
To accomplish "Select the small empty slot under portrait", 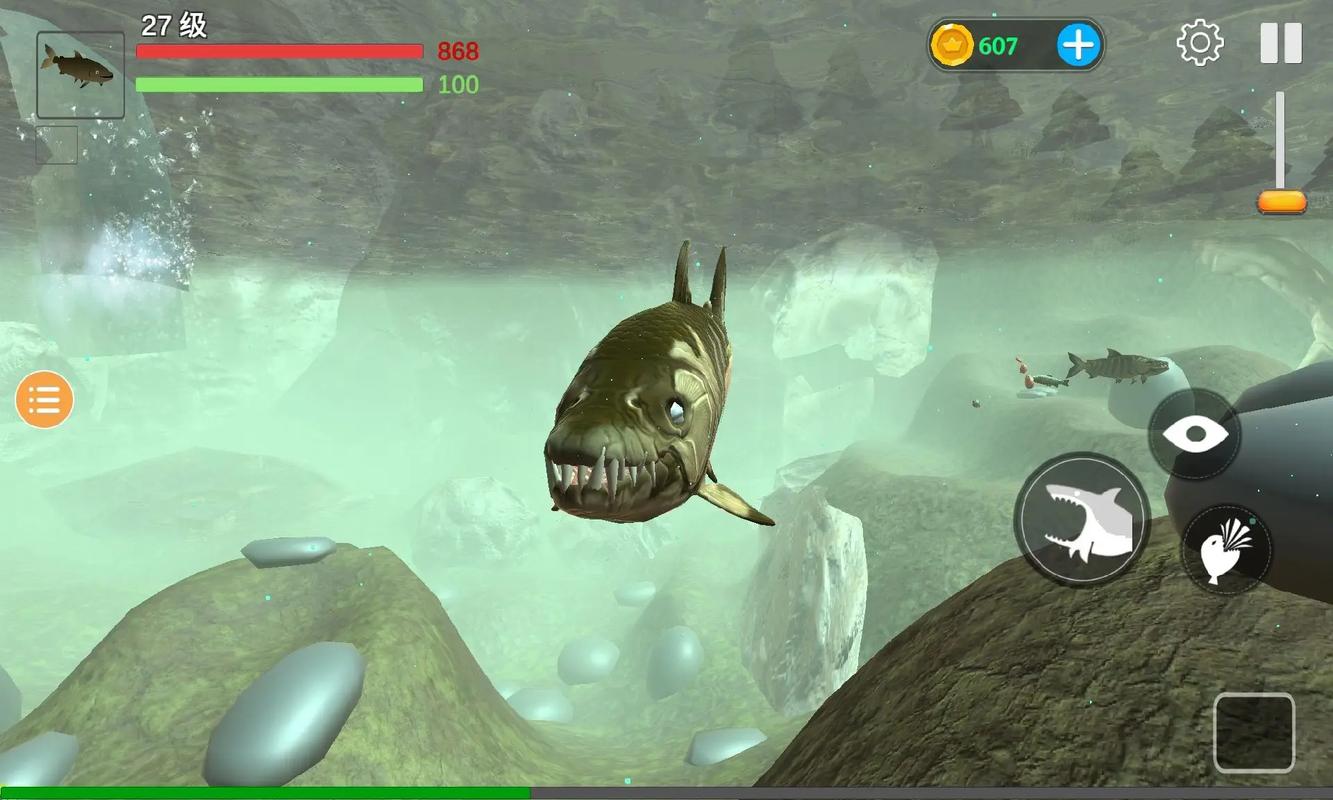I will pyautogui.click(x=57, y=145).
